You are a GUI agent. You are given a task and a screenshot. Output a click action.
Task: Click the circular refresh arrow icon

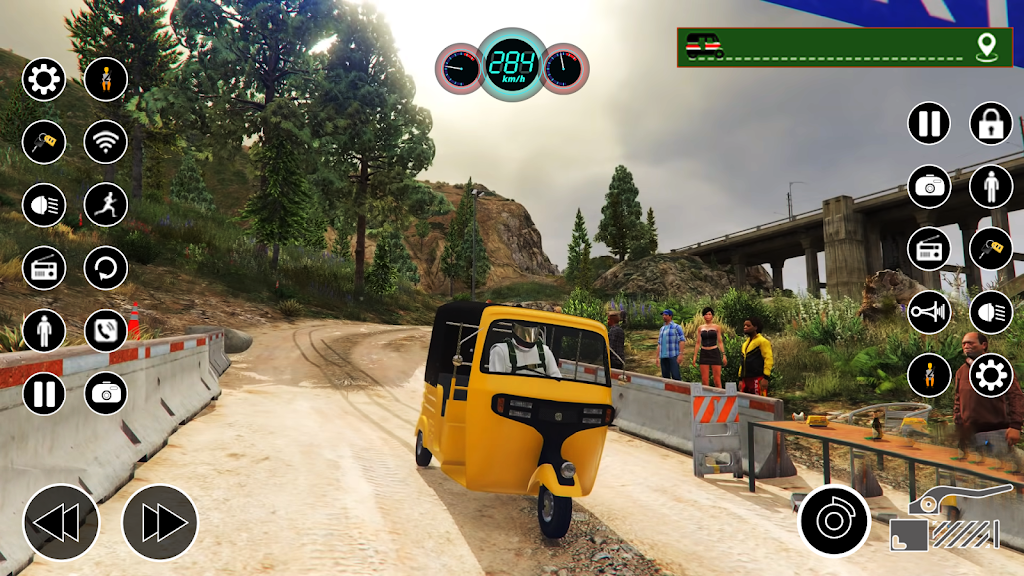point(105,267)
